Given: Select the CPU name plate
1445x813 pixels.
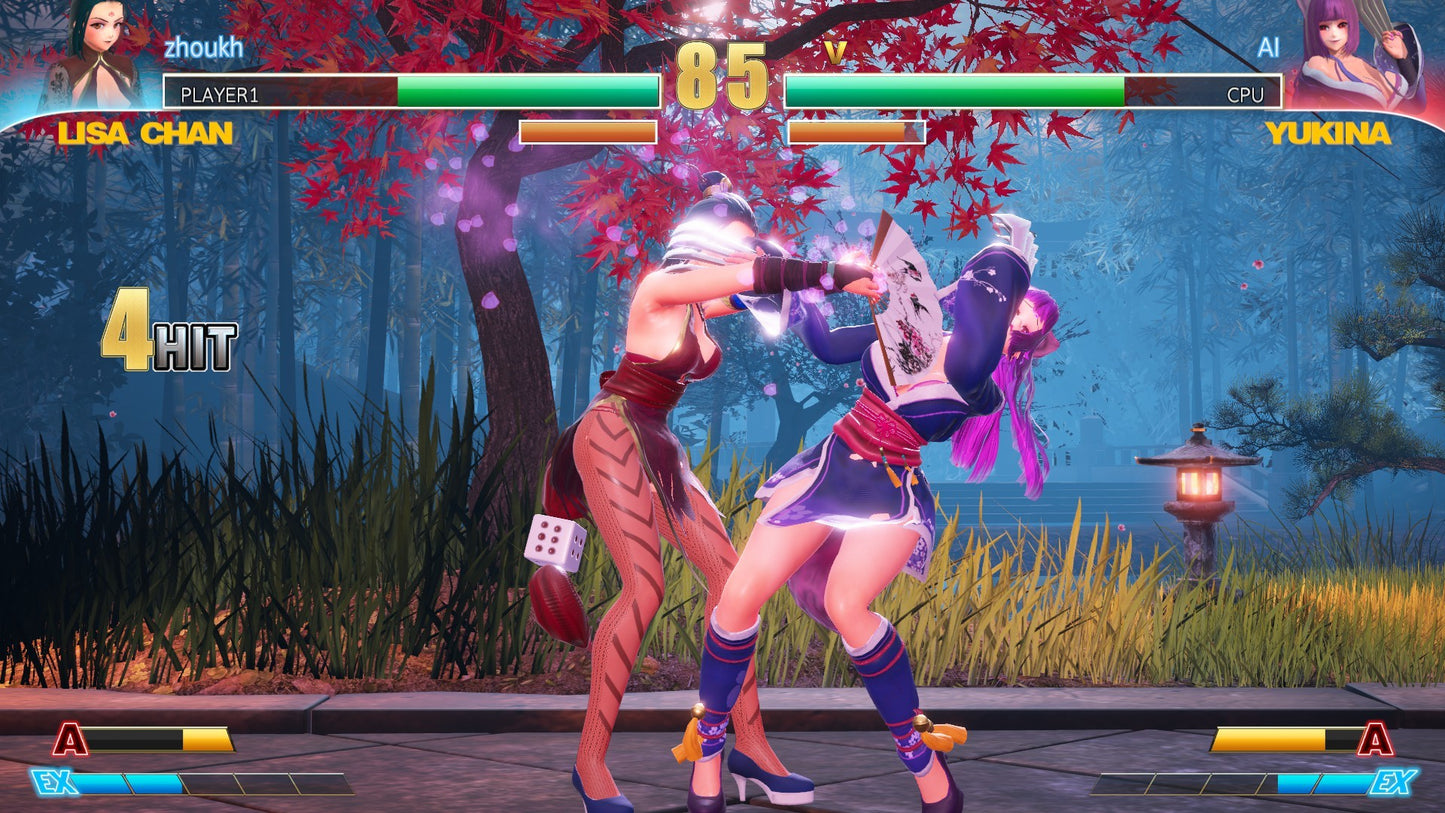Looking at the screenshot, I should pos(1244,93).
